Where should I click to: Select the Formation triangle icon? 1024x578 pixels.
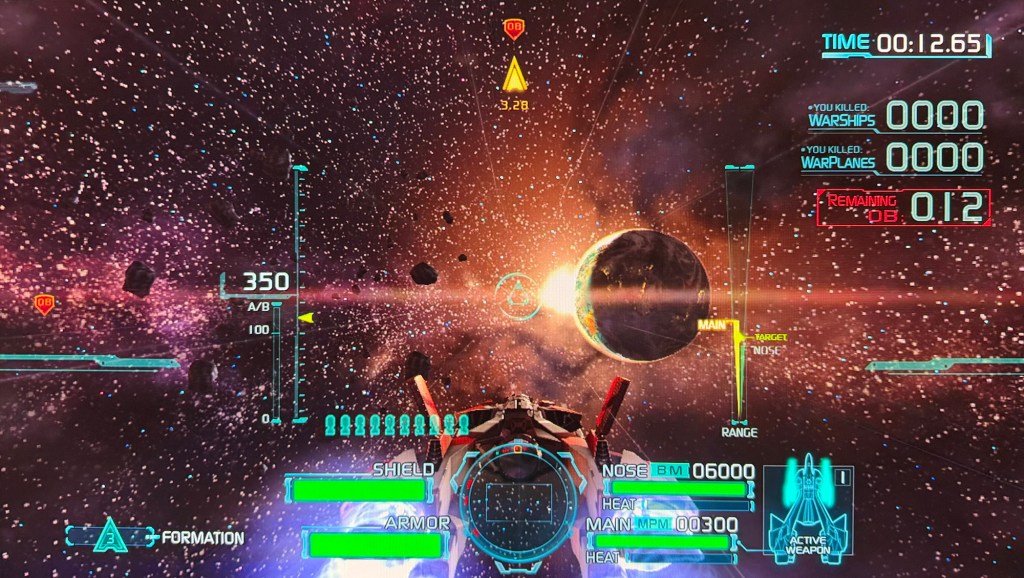(110, 538)
